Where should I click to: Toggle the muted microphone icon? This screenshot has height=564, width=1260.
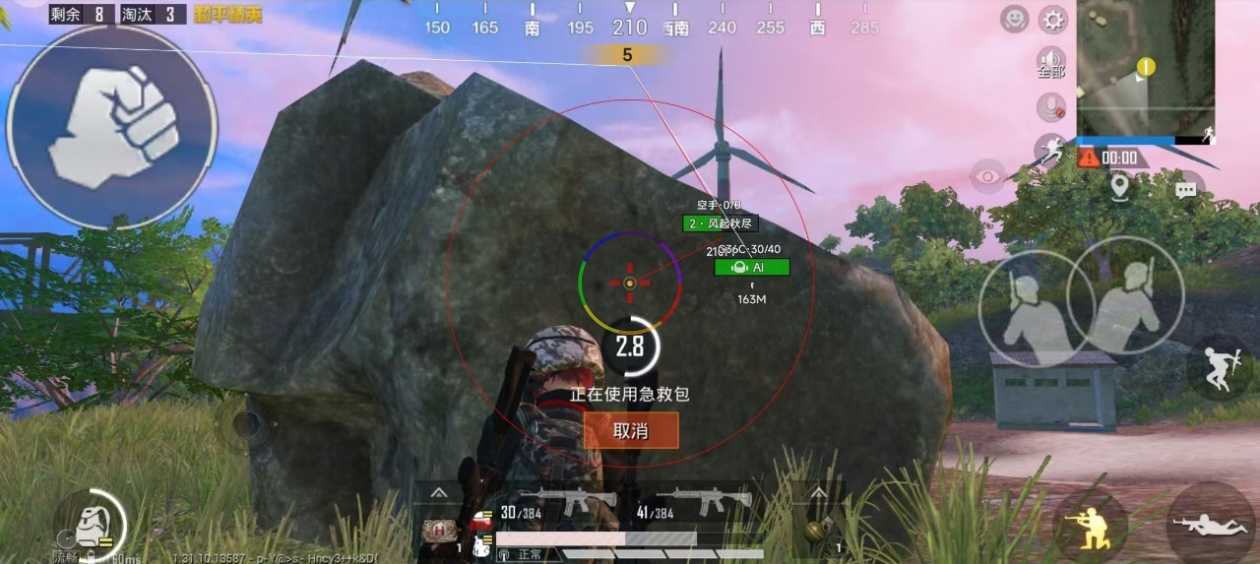point(1051,106)
